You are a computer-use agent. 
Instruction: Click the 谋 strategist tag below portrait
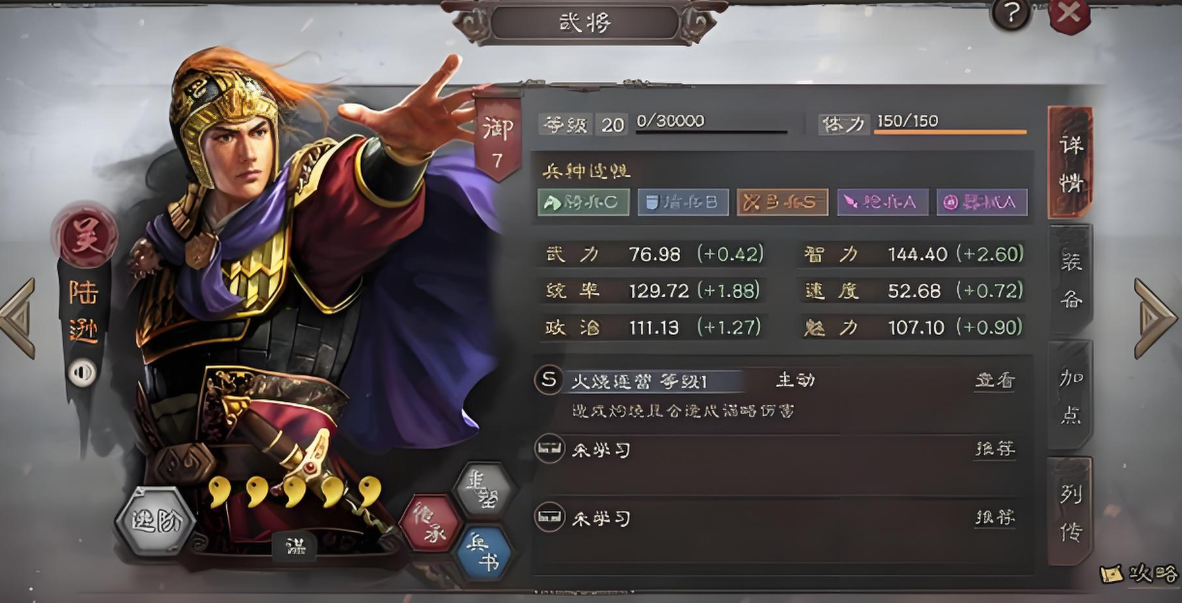pyautogui.click(x=294, y=546)
